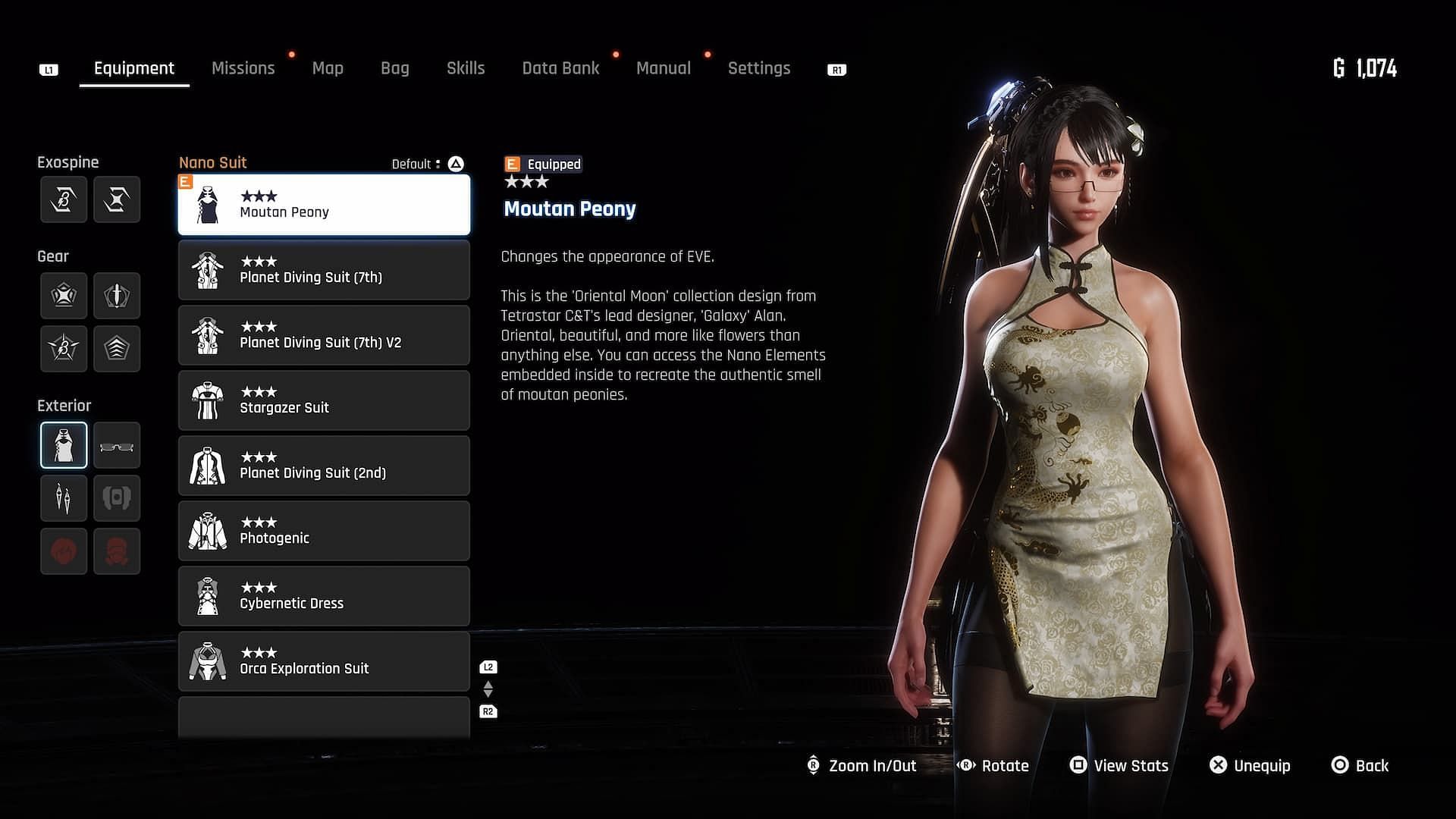Select the first Gear slot

point(64,295)
